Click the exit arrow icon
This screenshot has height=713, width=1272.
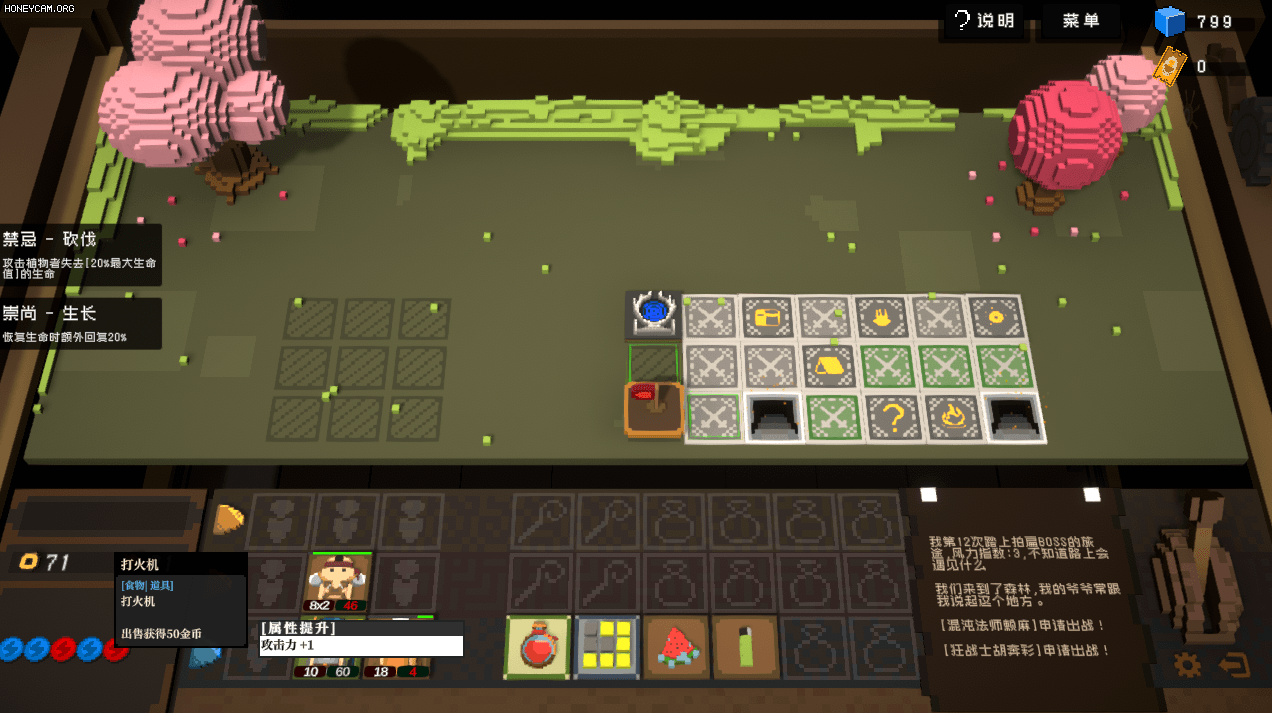(1234, 665)
